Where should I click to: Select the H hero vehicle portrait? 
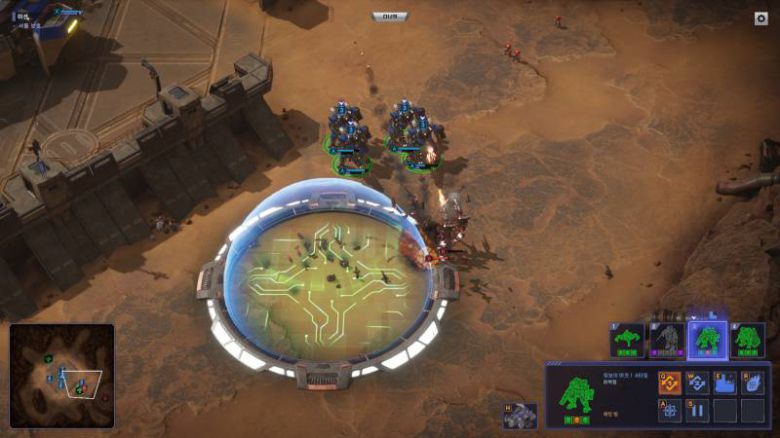pyautogui.click(x=519, y=416)
